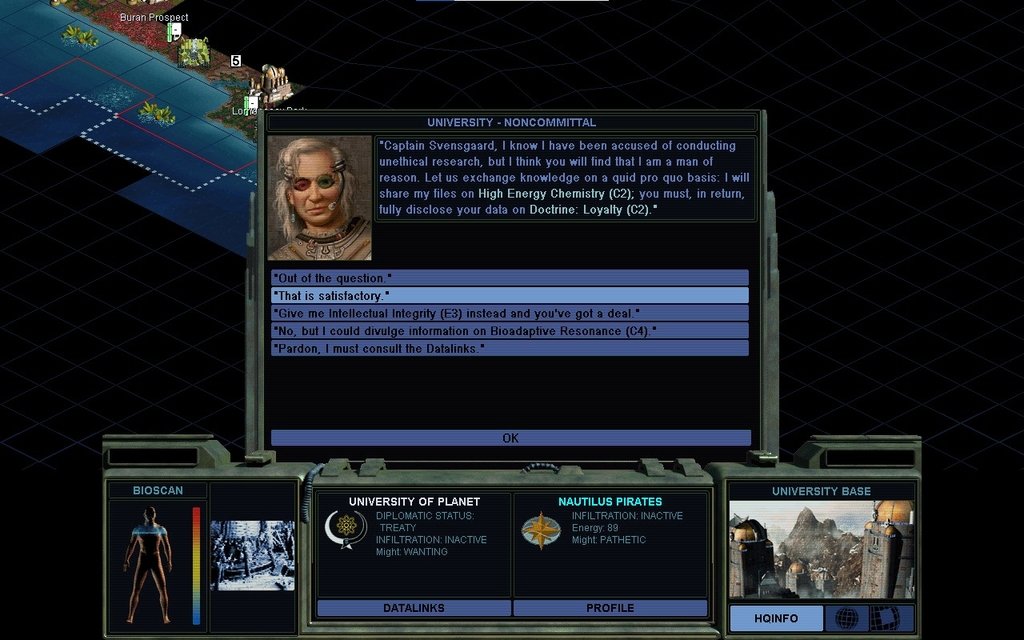Viewport: 1024px width, 640px height.
Task: Click the University leader portrait
Action: coord(320,198)
